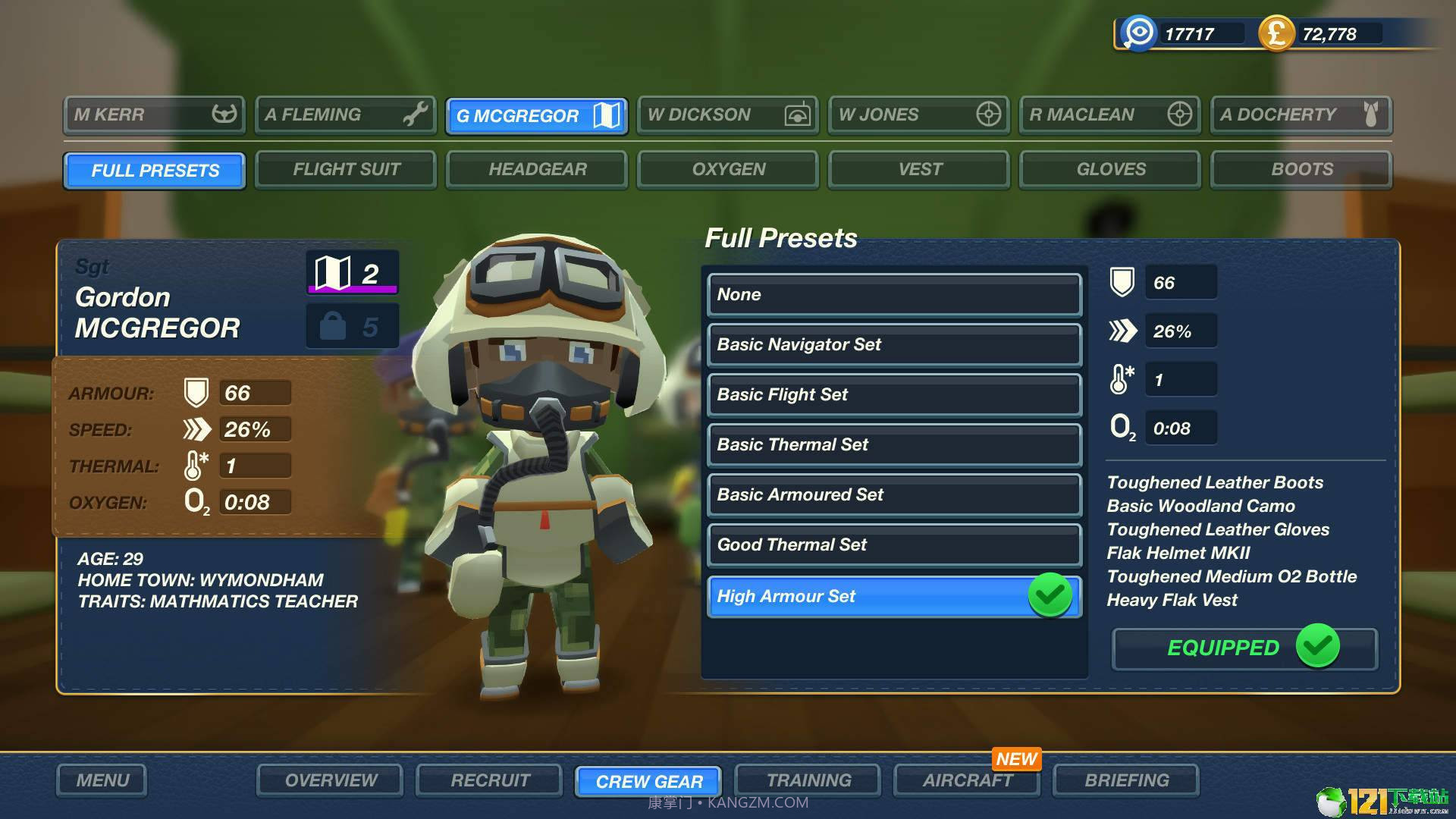The height and width of the screenshot is (819, 1456).
Task: Choose the None preset
Action: pyautogui.click(x=893, y=295)
